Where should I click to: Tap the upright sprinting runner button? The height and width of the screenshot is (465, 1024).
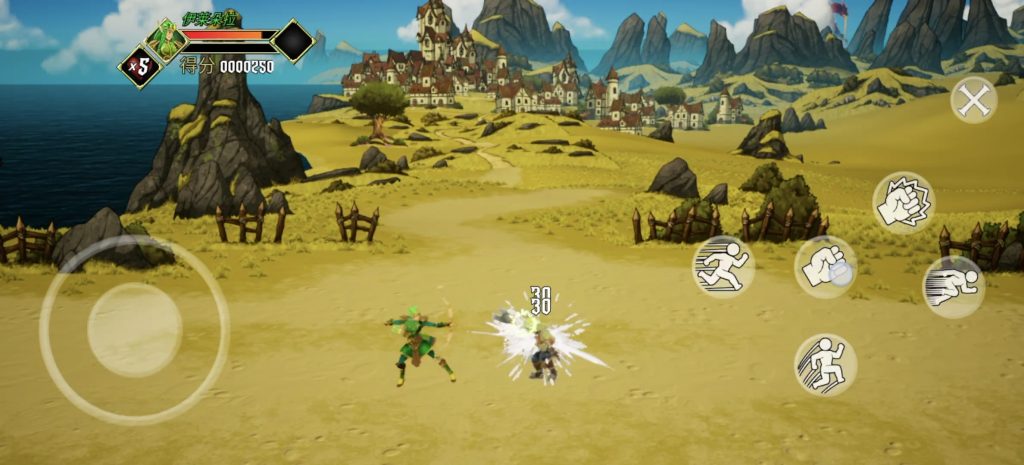click(x=723, y=267)
